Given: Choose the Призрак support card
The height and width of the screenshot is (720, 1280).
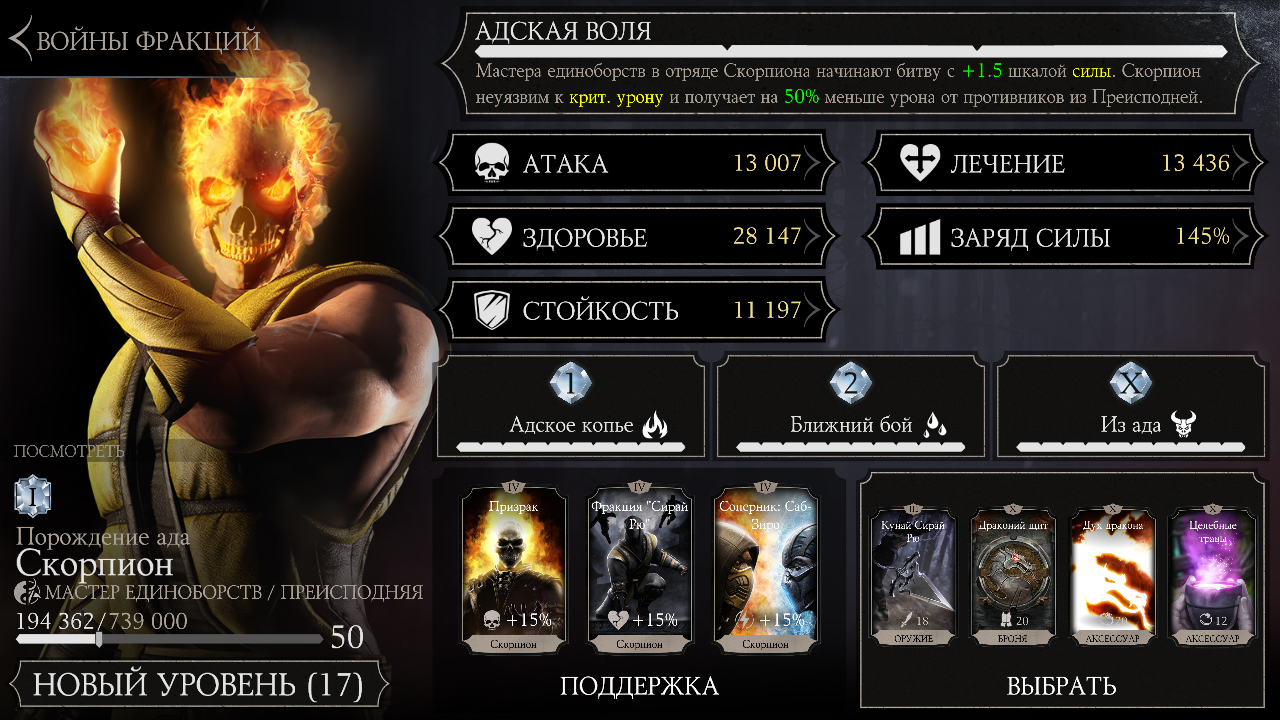Looking at the screenshot, I should click(x=514, y=567).
